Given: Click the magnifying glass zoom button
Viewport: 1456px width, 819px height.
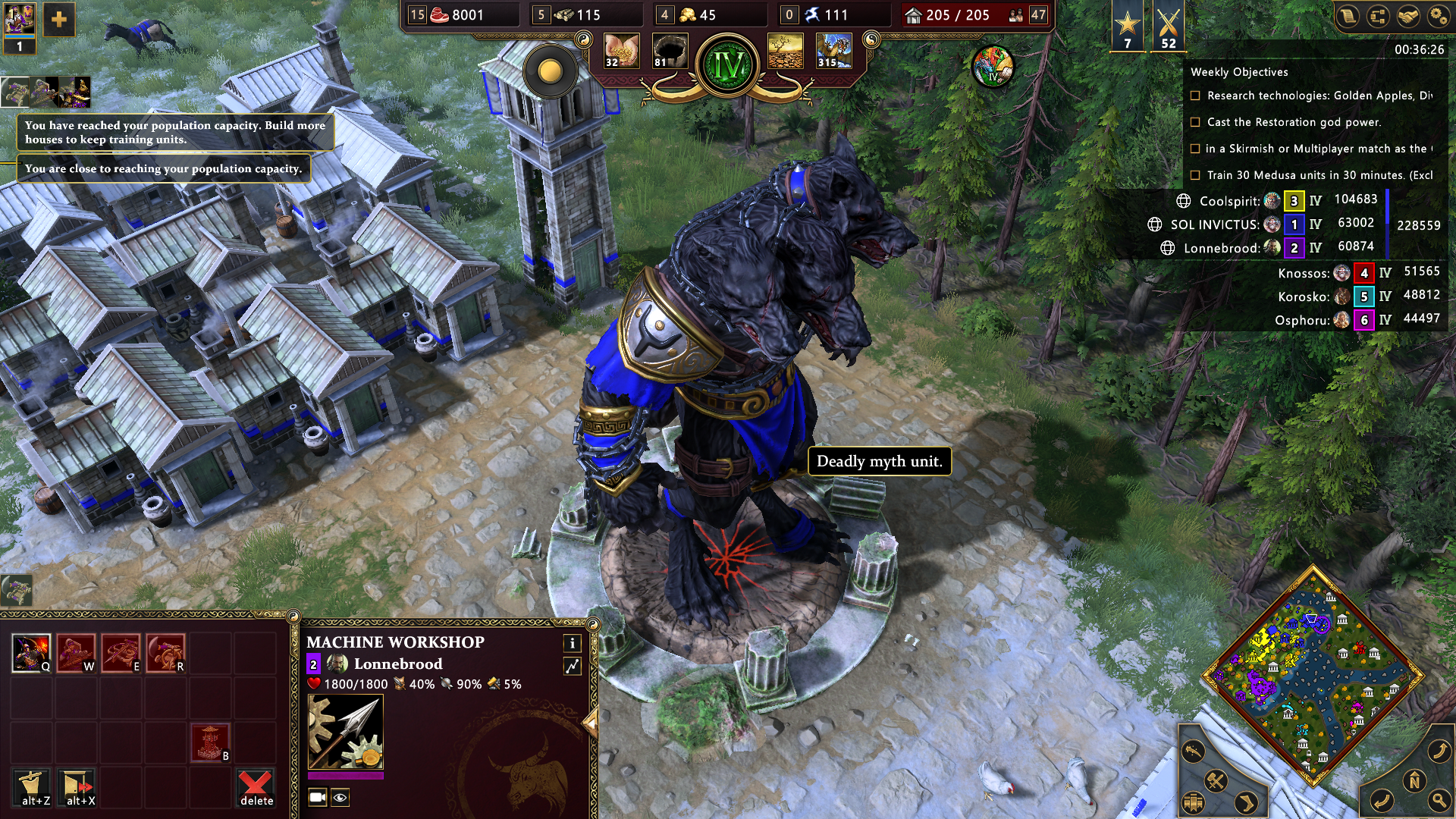Looking at the screenshot, I should click(1439, 800).
